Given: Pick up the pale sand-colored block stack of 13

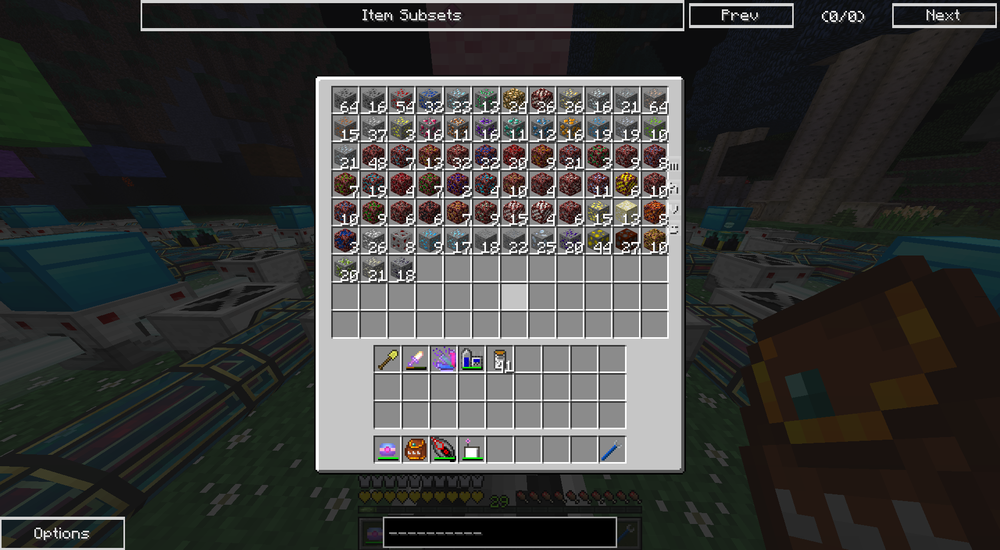Looking at the screenshot, I should pos(626,212).
